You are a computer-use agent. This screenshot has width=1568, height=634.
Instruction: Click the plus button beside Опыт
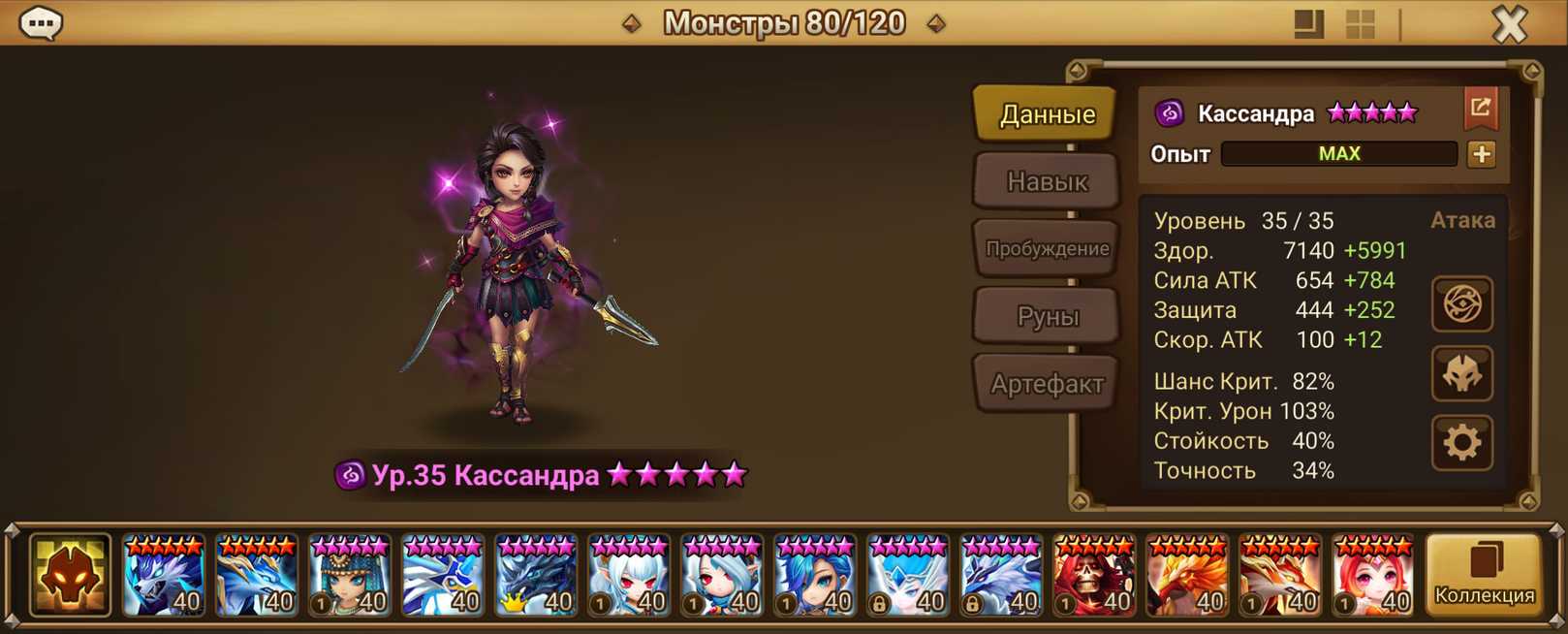(x=1481, y=154)
